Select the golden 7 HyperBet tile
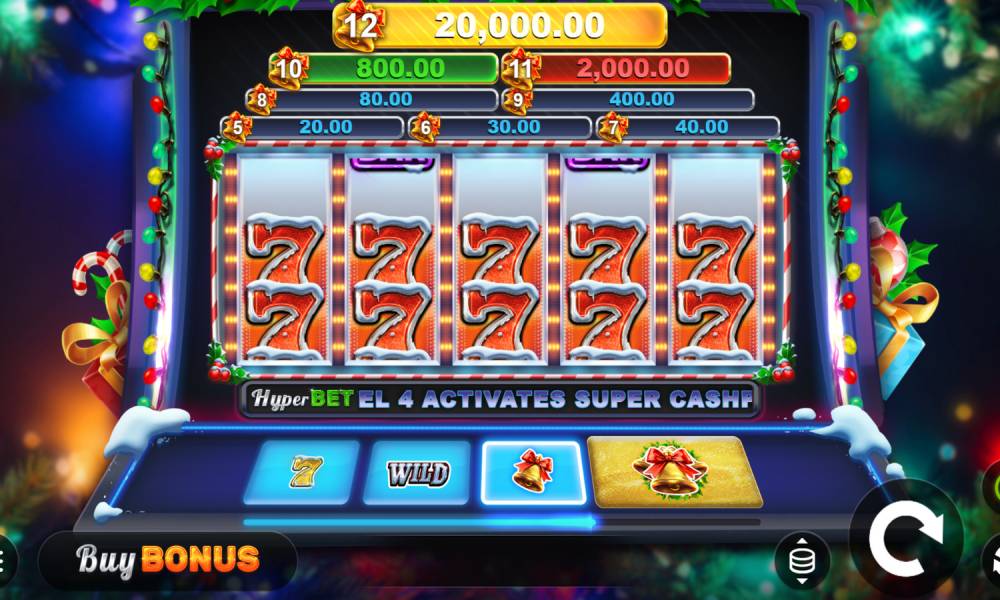This screenshot has height=600, width=1000. click(x=301, y=472)
